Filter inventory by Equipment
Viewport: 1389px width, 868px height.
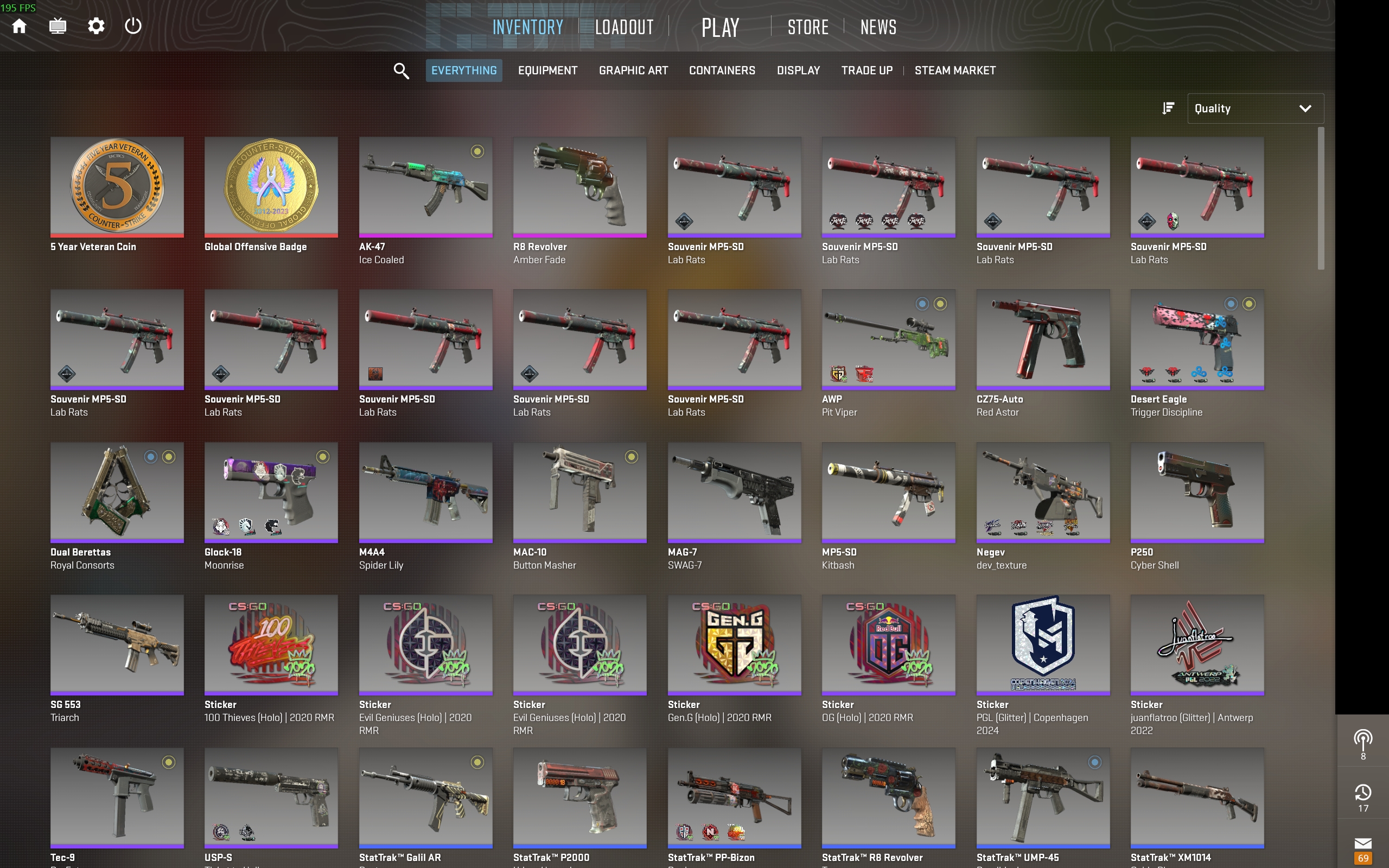point(547,71)
